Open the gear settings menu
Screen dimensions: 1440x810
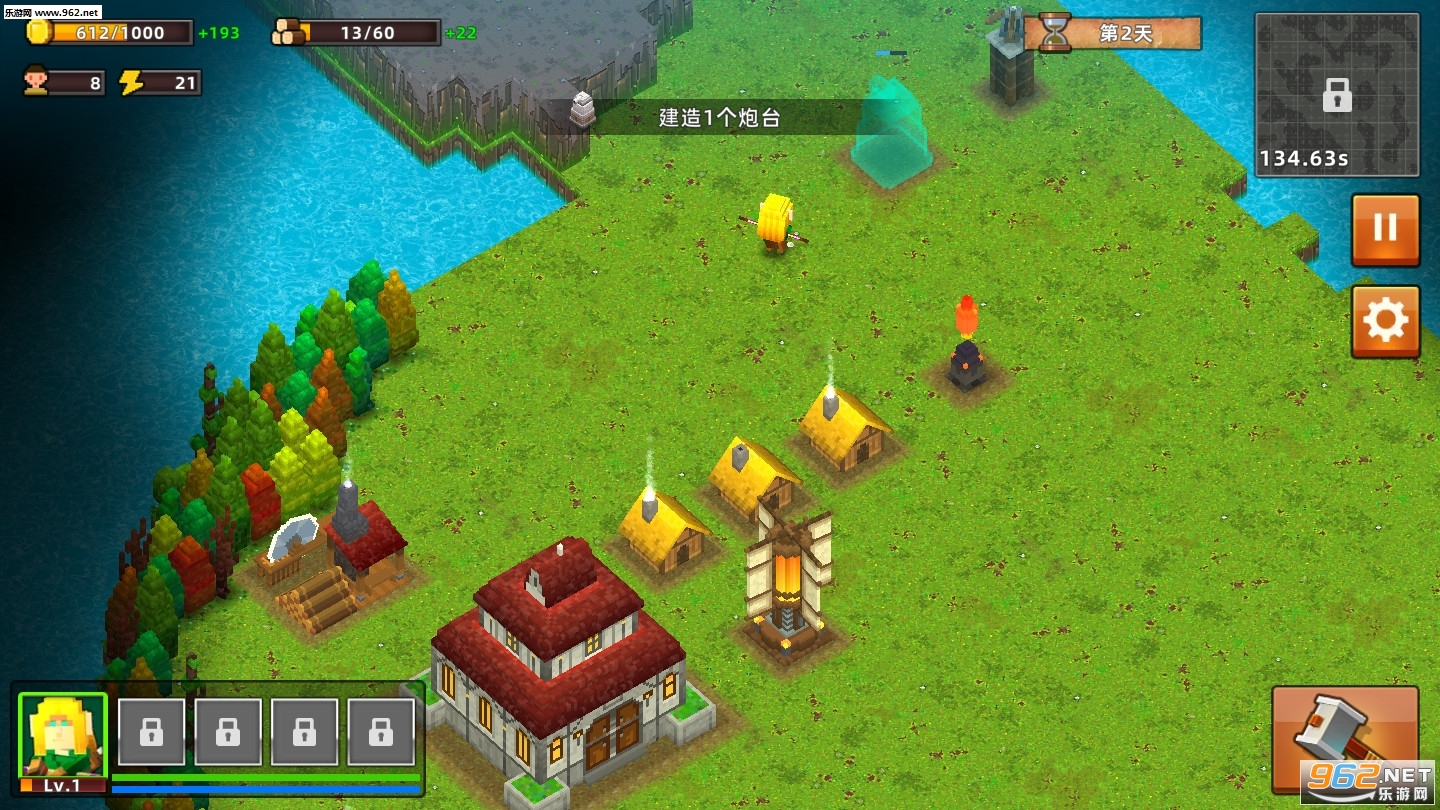pyautogui.click(x=1385, y=321)
